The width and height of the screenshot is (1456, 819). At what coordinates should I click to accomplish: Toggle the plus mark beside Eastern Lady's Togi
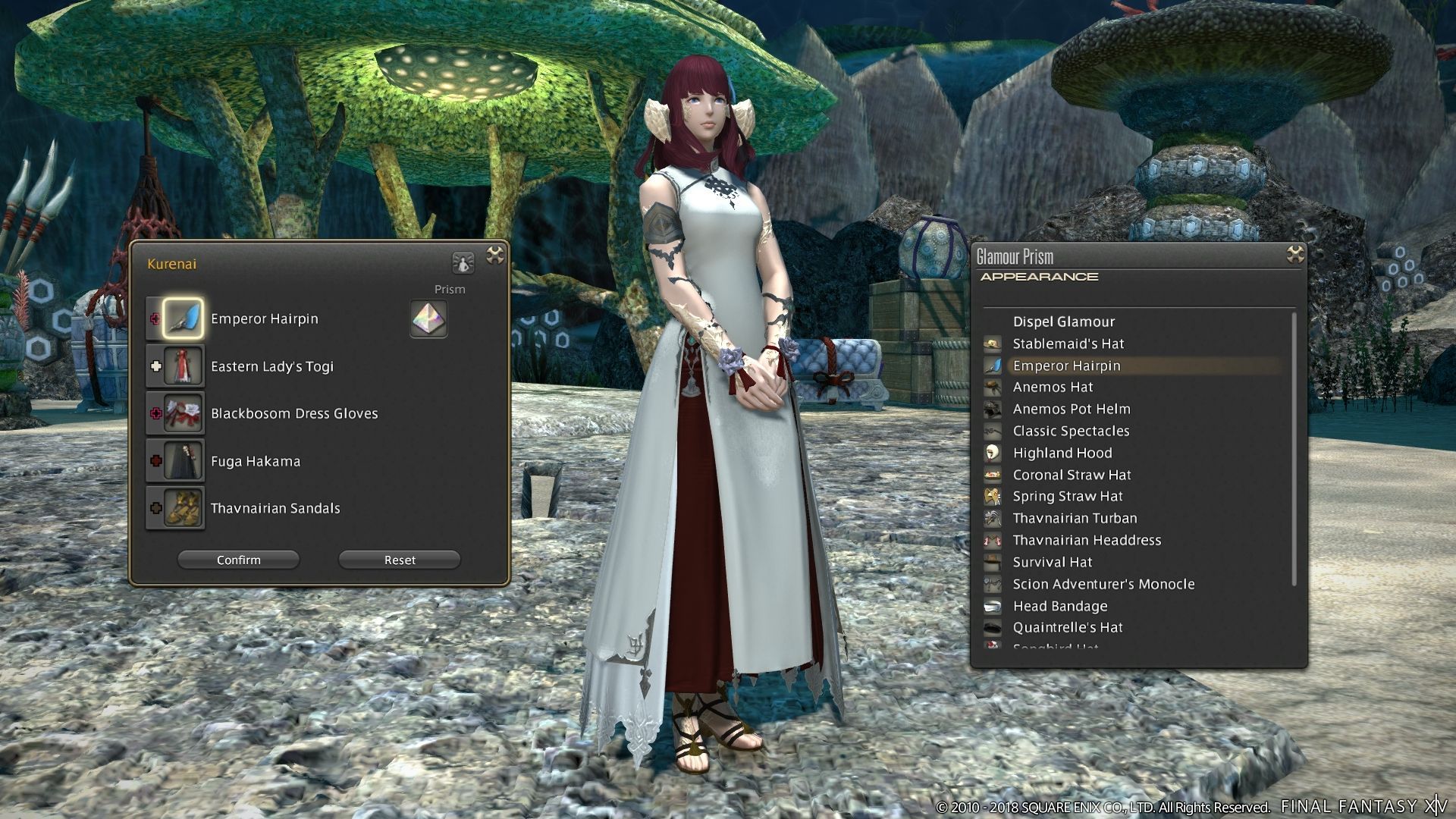click(155, 366)
